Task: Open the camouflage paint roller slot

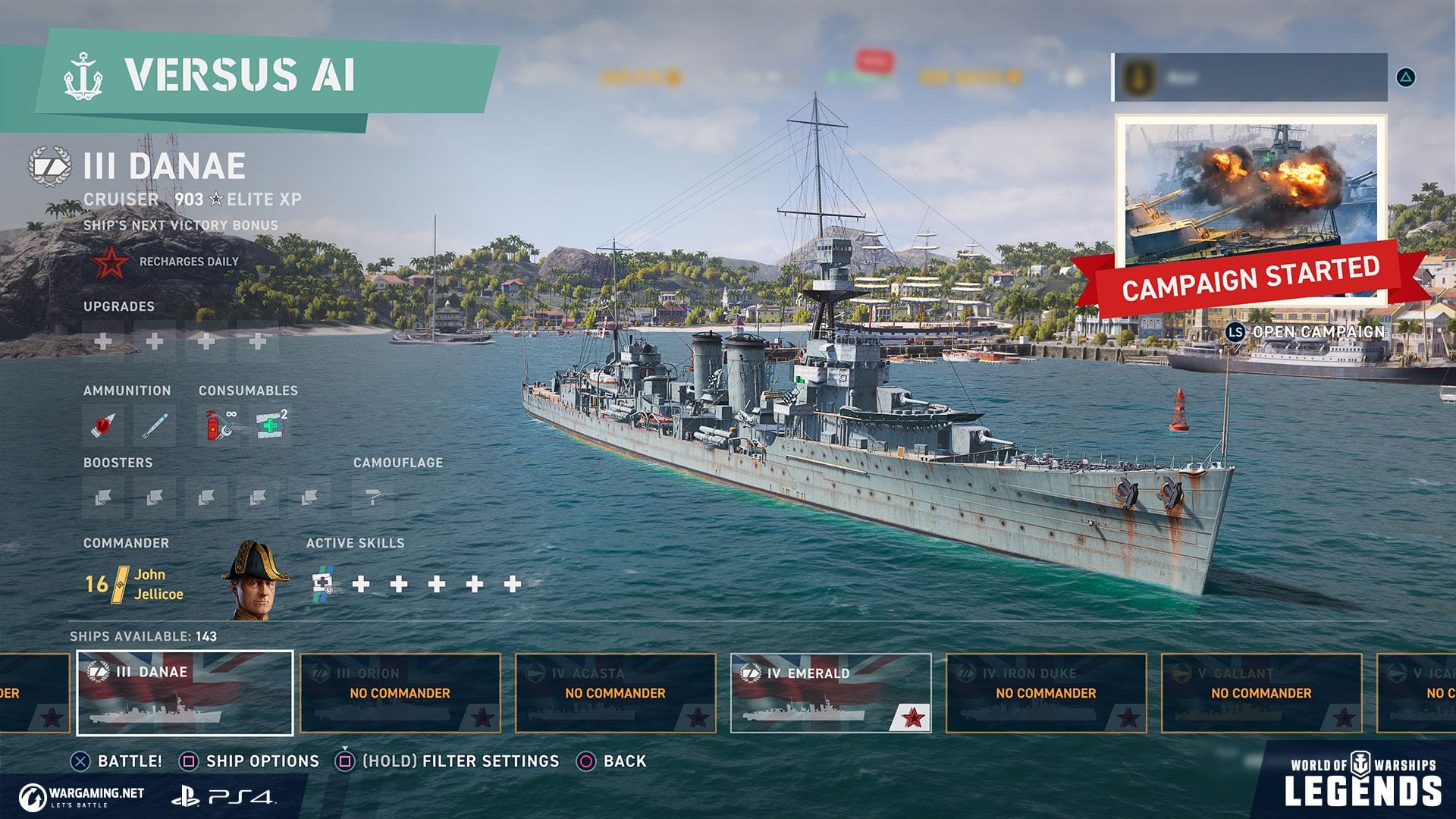Action: (x=373, y=497)
